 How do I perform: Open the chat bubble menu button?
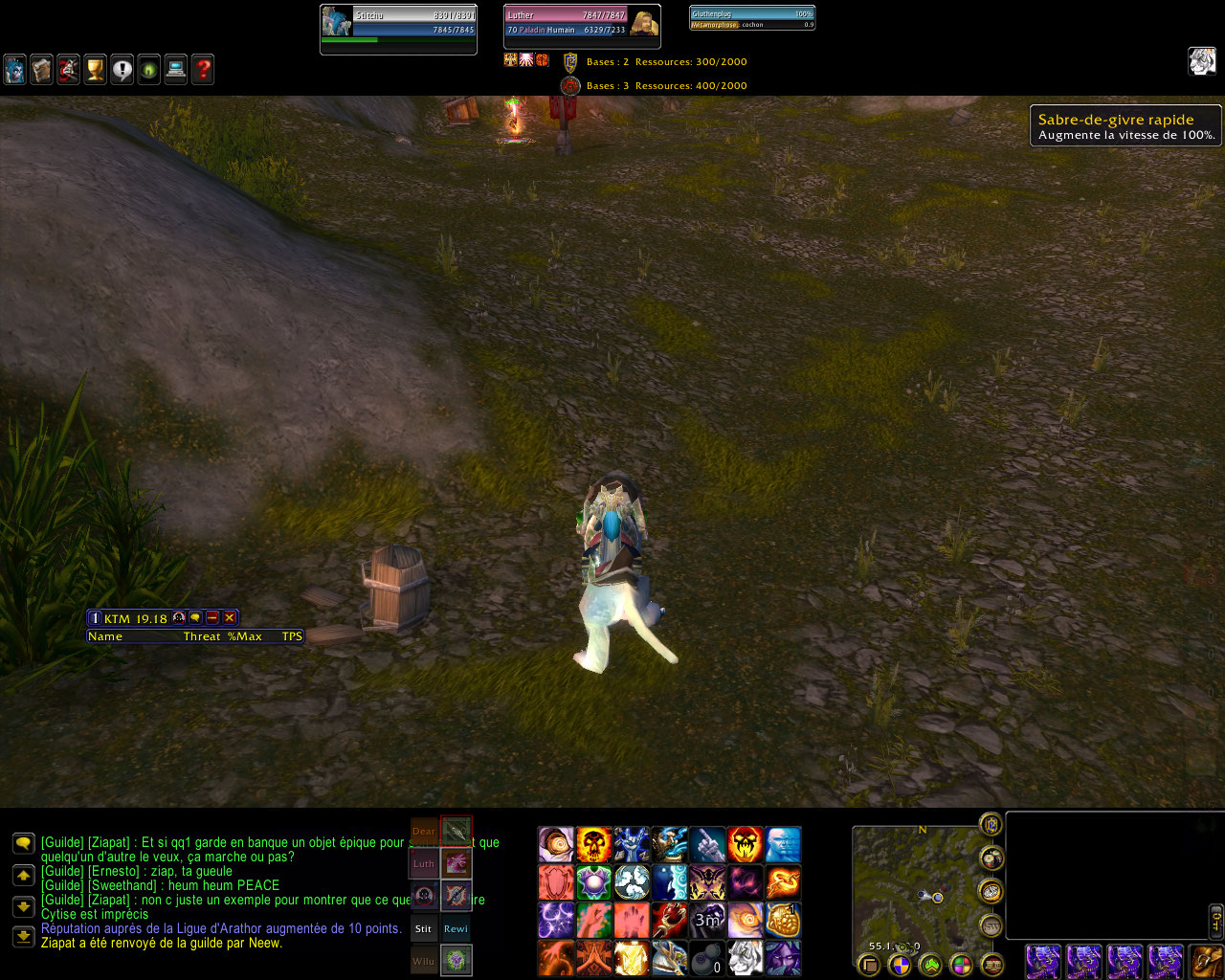23,843
